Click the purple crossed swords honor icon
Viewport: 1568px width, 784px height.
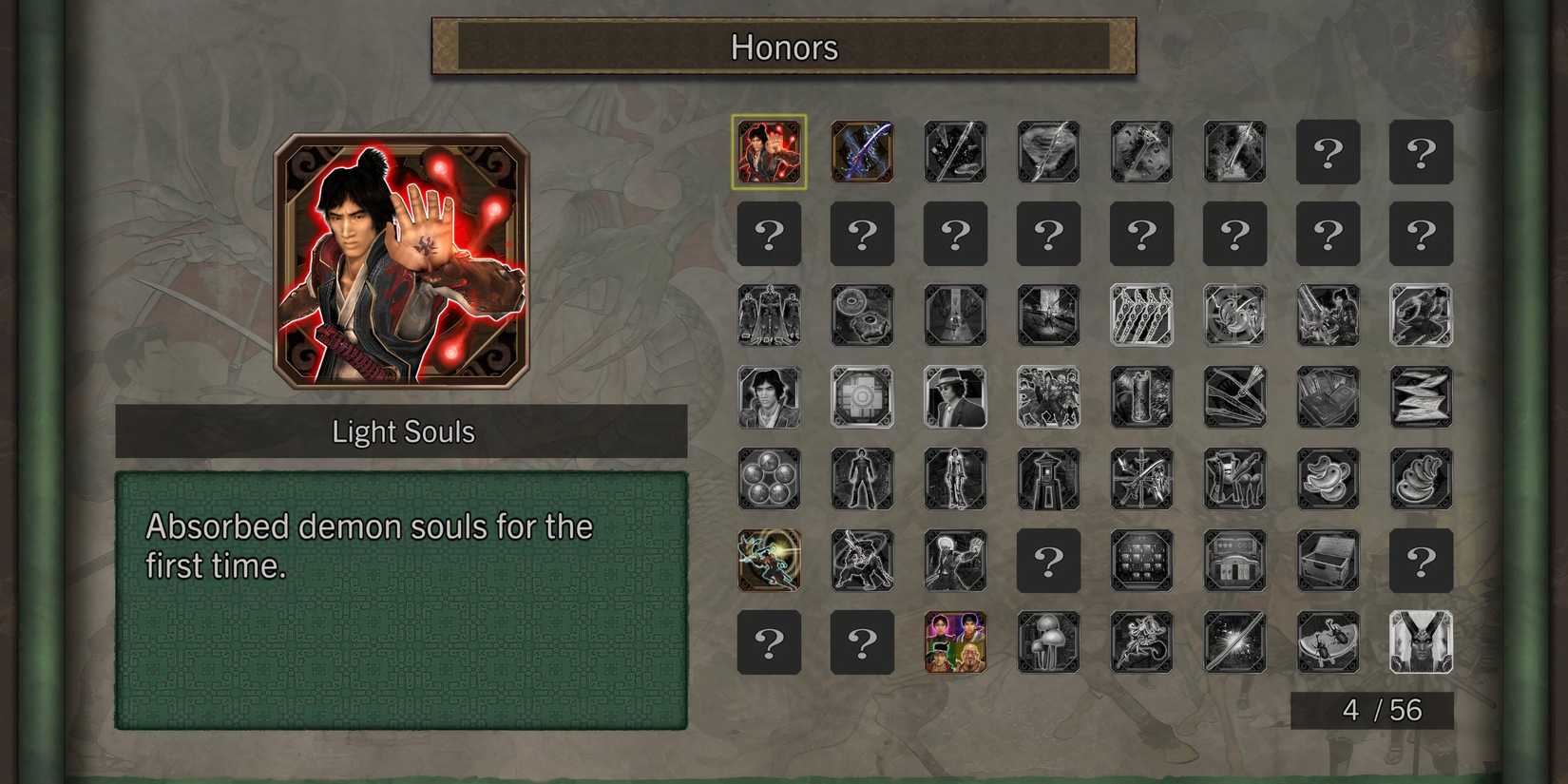(862, 152)
